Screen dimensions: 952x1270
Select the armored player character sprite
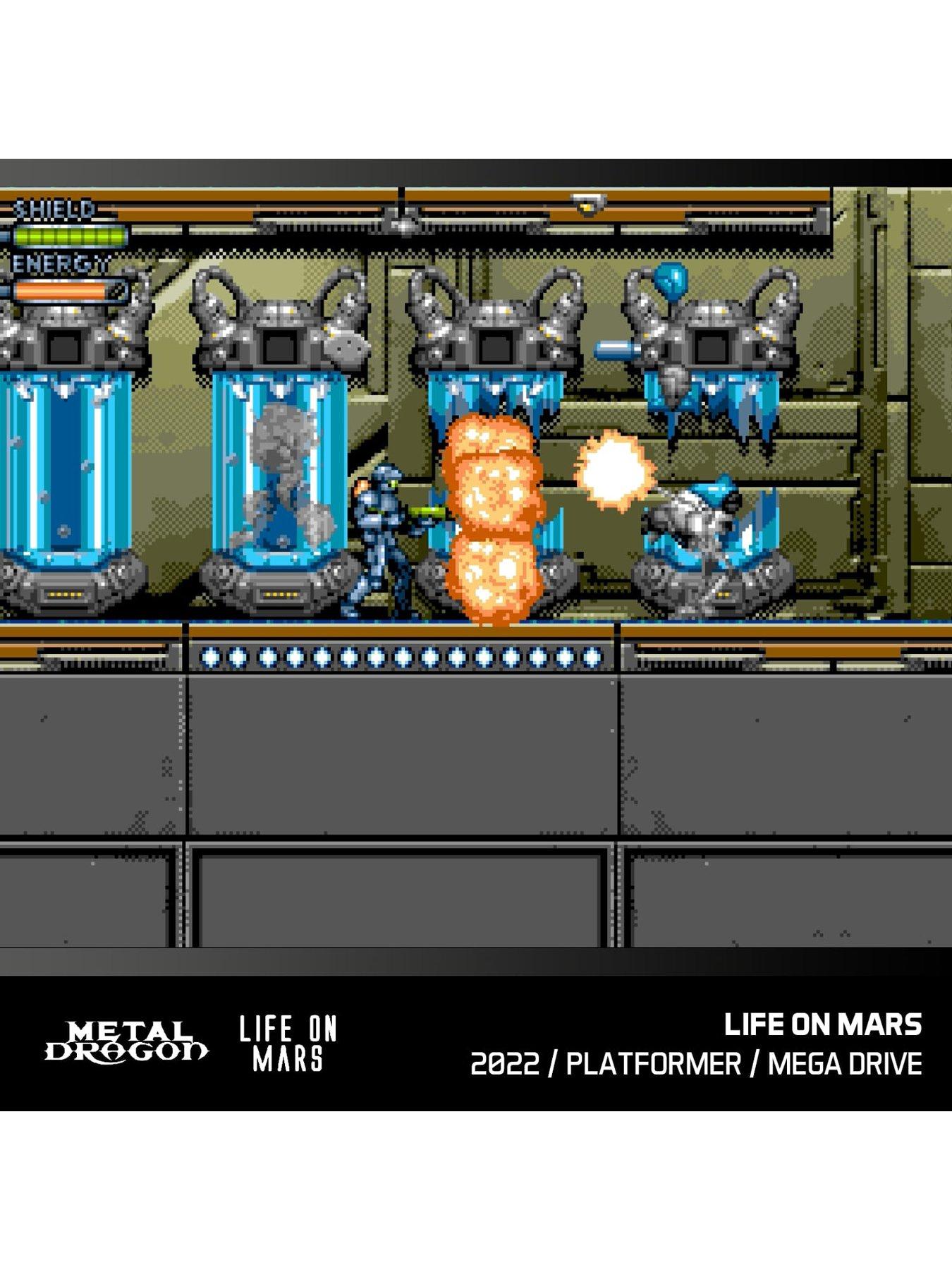(384, 543)
